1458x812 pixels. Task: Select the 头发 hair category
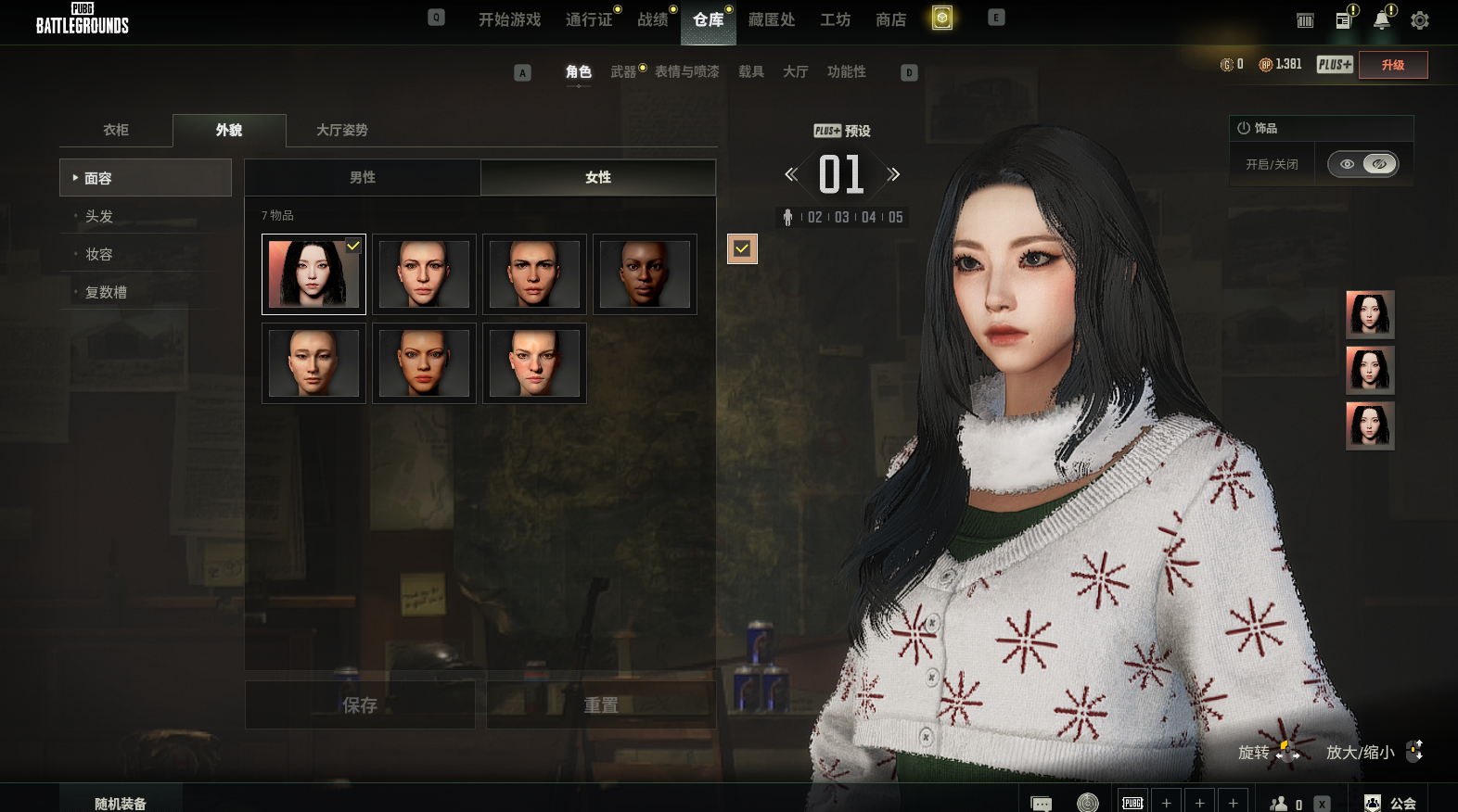click(x=99, y=216)
